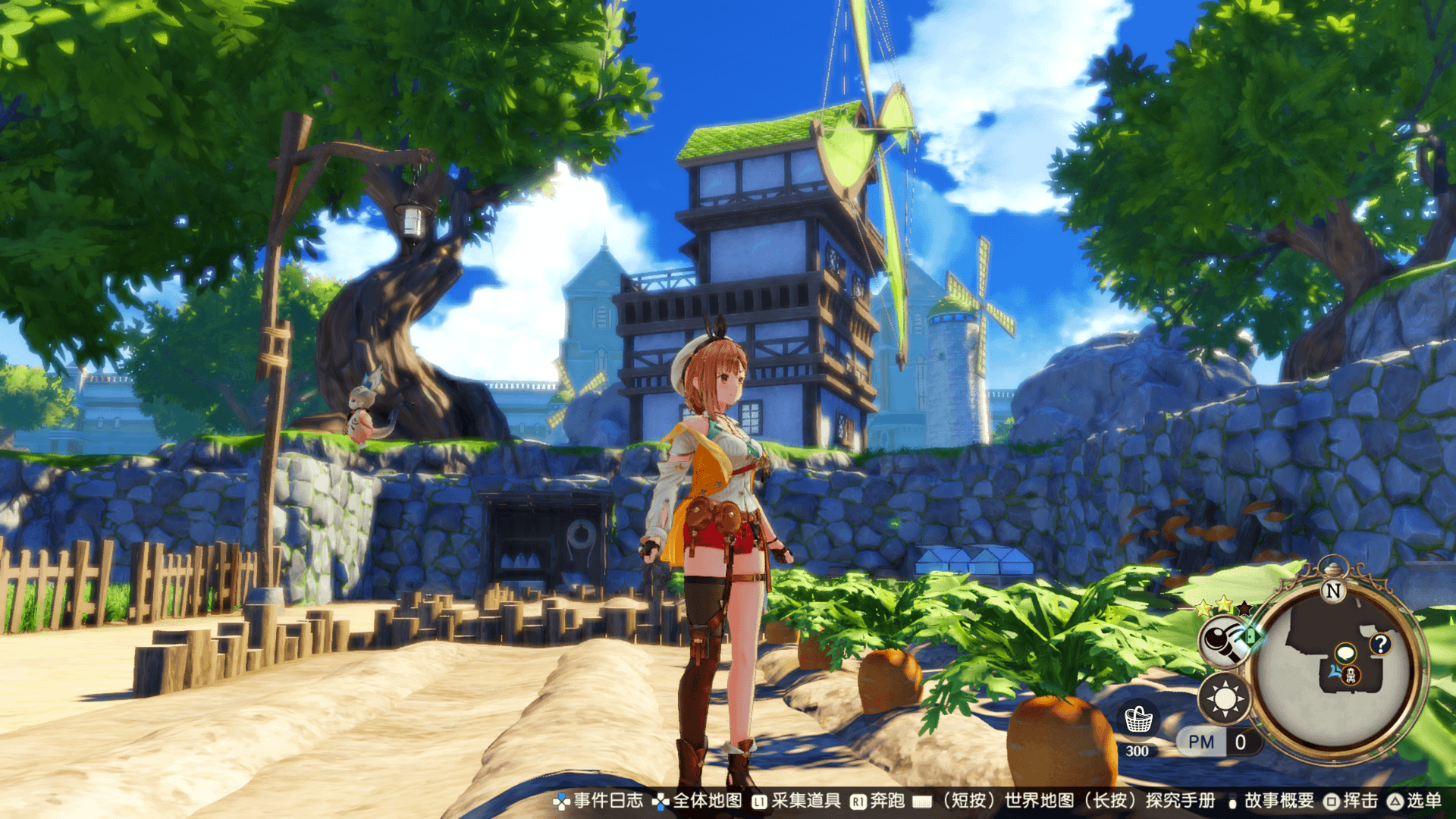This screenshot has height=819, width=1456.
Task: Click the N compass indicator
Action: click(1332, 591)
